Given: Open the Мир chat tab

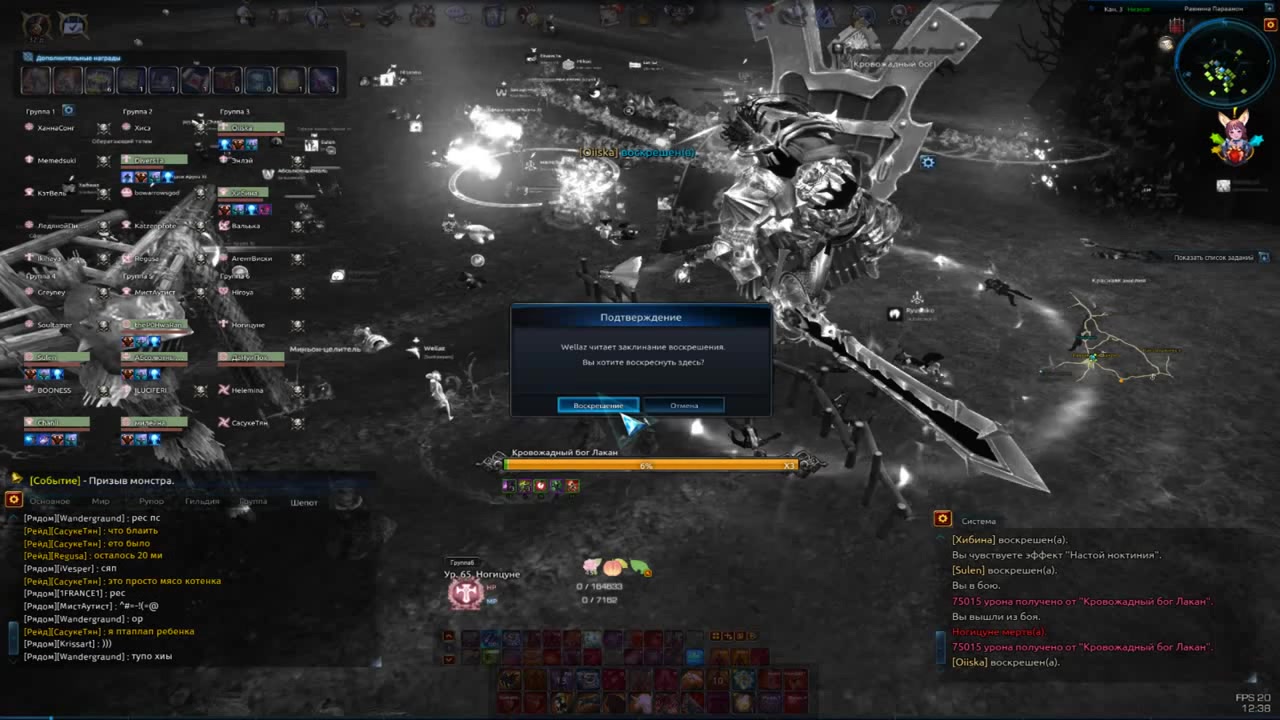Looking at the screenshot, I should [101, 501].
